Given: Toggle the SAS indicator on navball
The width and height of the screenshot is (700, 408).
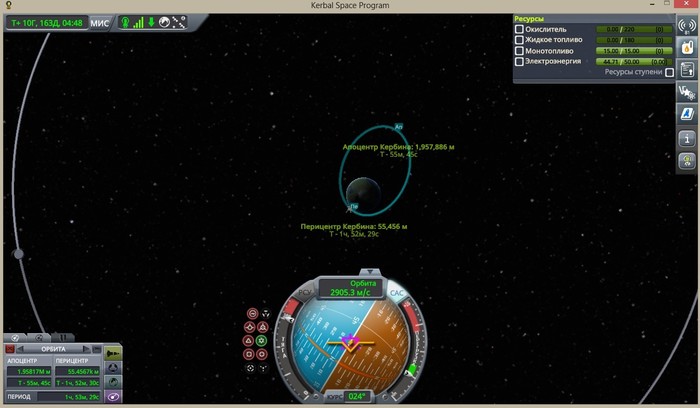Looking at the screenshot, I should [x=396, y=293].
